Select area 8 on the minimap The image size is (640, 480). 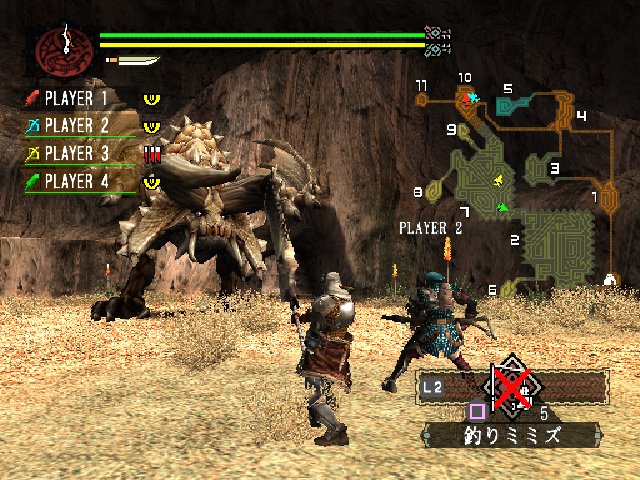coord(432,190)
